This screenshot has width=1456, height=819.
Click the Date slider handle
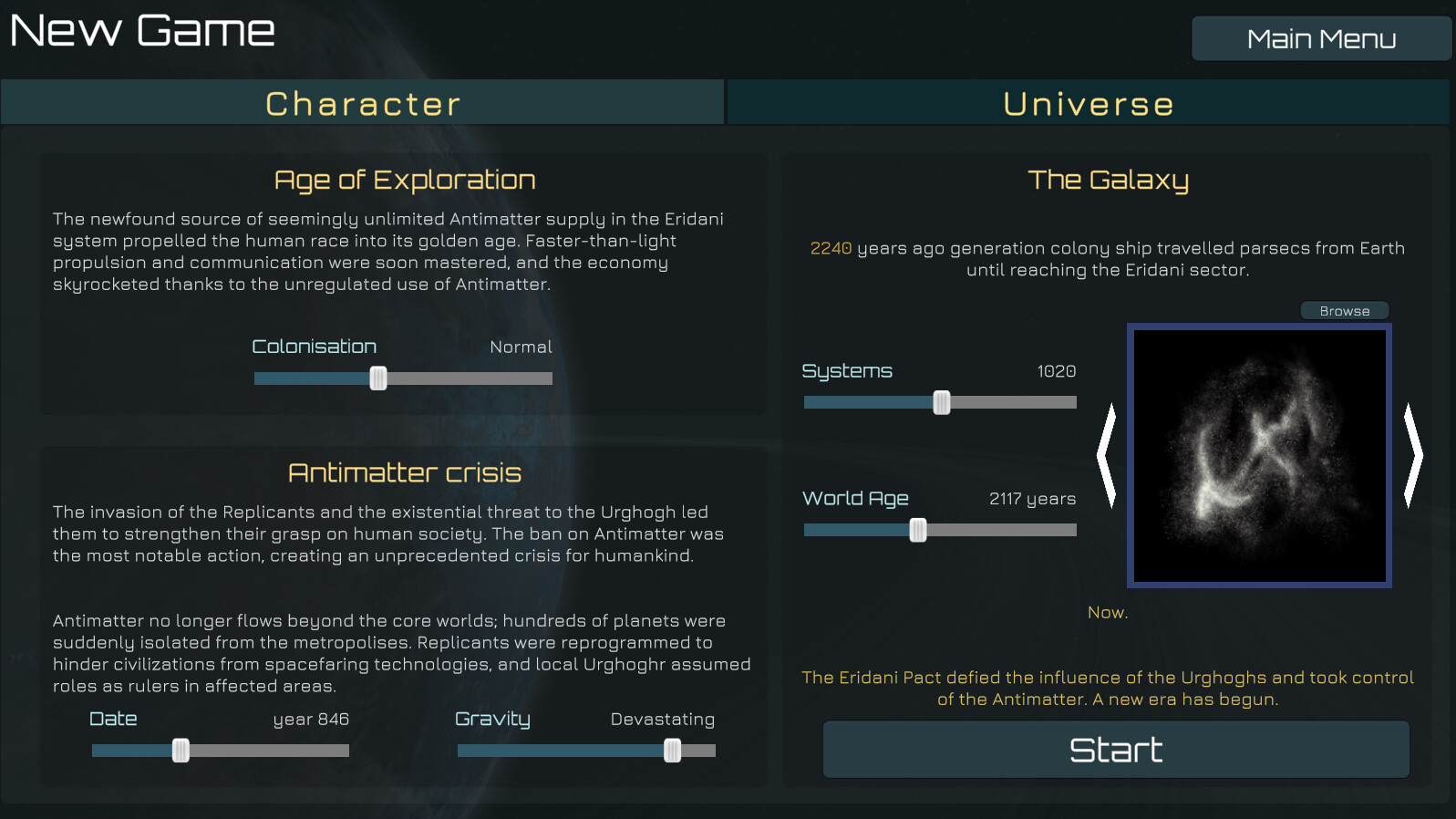click(181, 750)
